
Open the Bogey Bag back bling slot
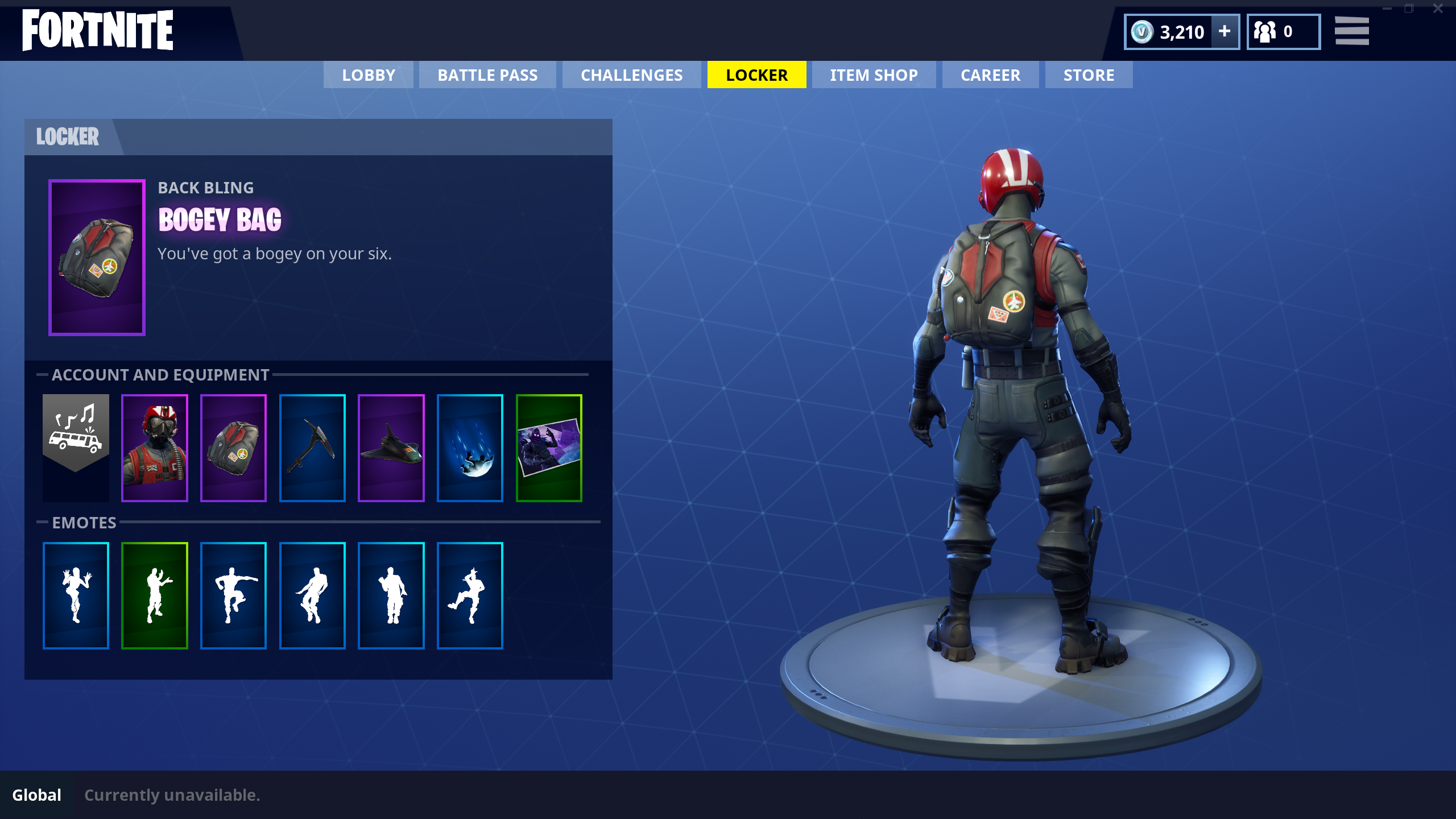233,448
